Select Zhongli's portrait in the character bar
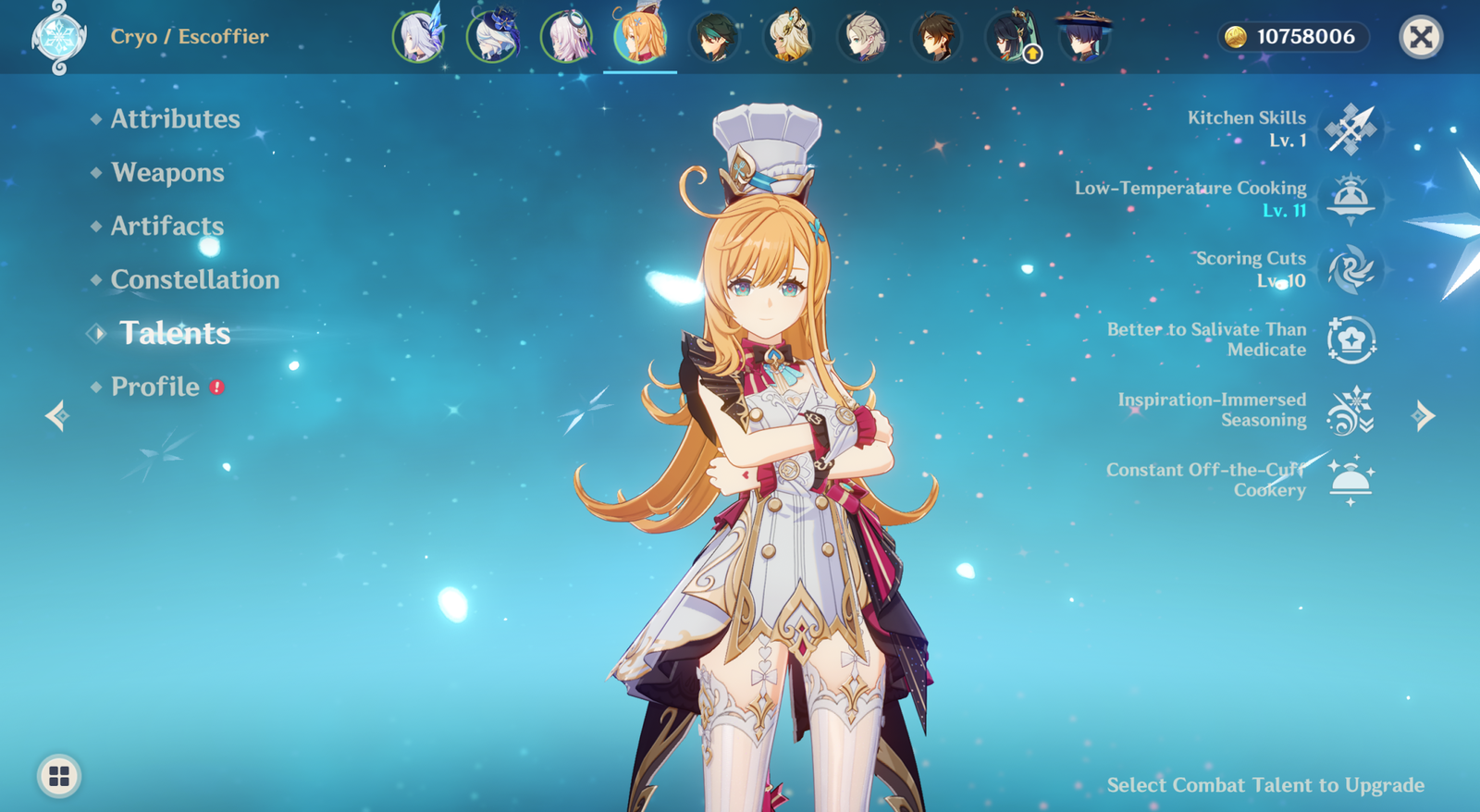The height and width of the screenshot is (812, 1480). (x=935, y=38)
